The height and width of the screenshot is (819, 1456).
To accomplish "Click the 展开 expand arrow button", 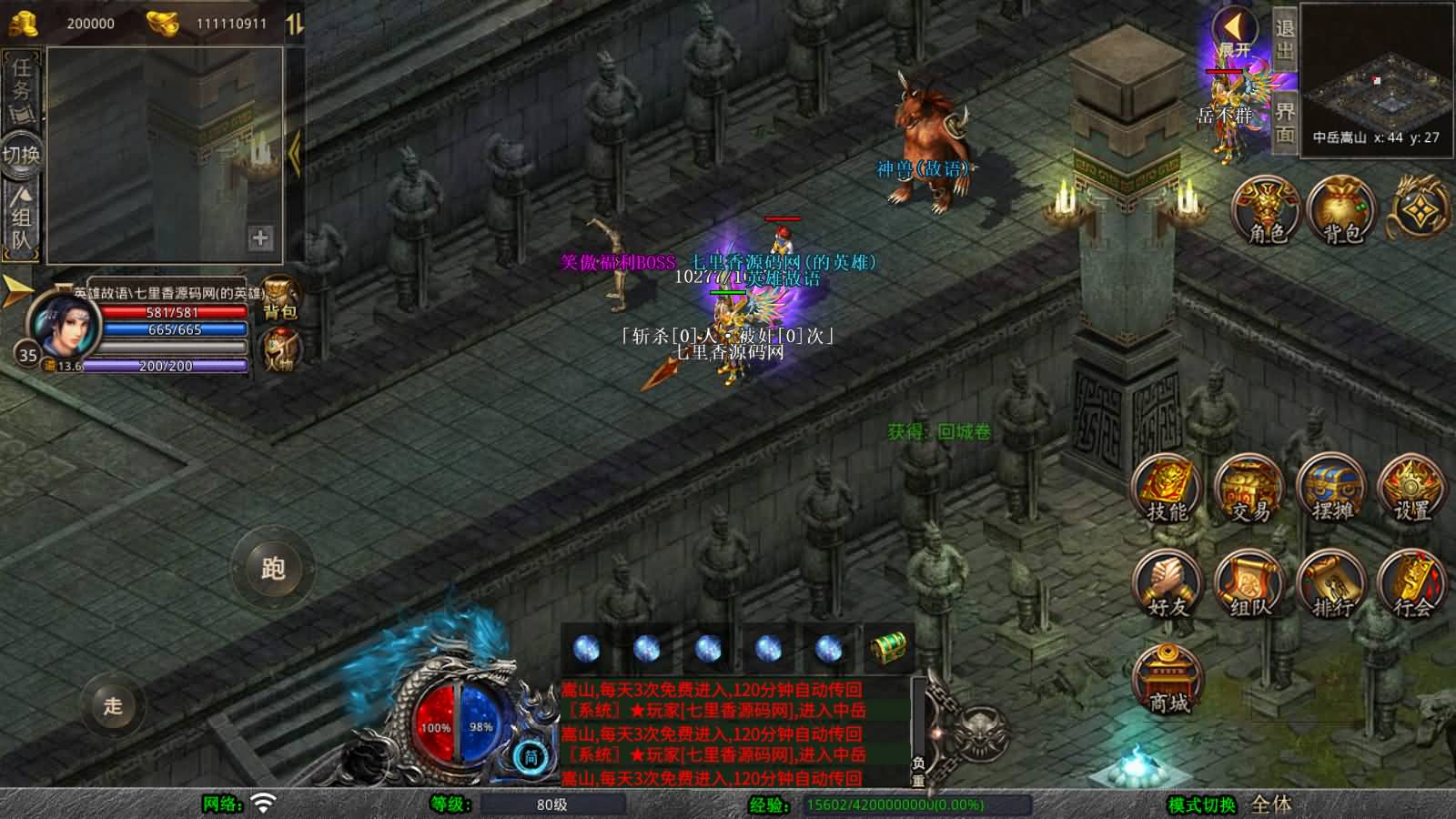I will [x=1235, y=32].
